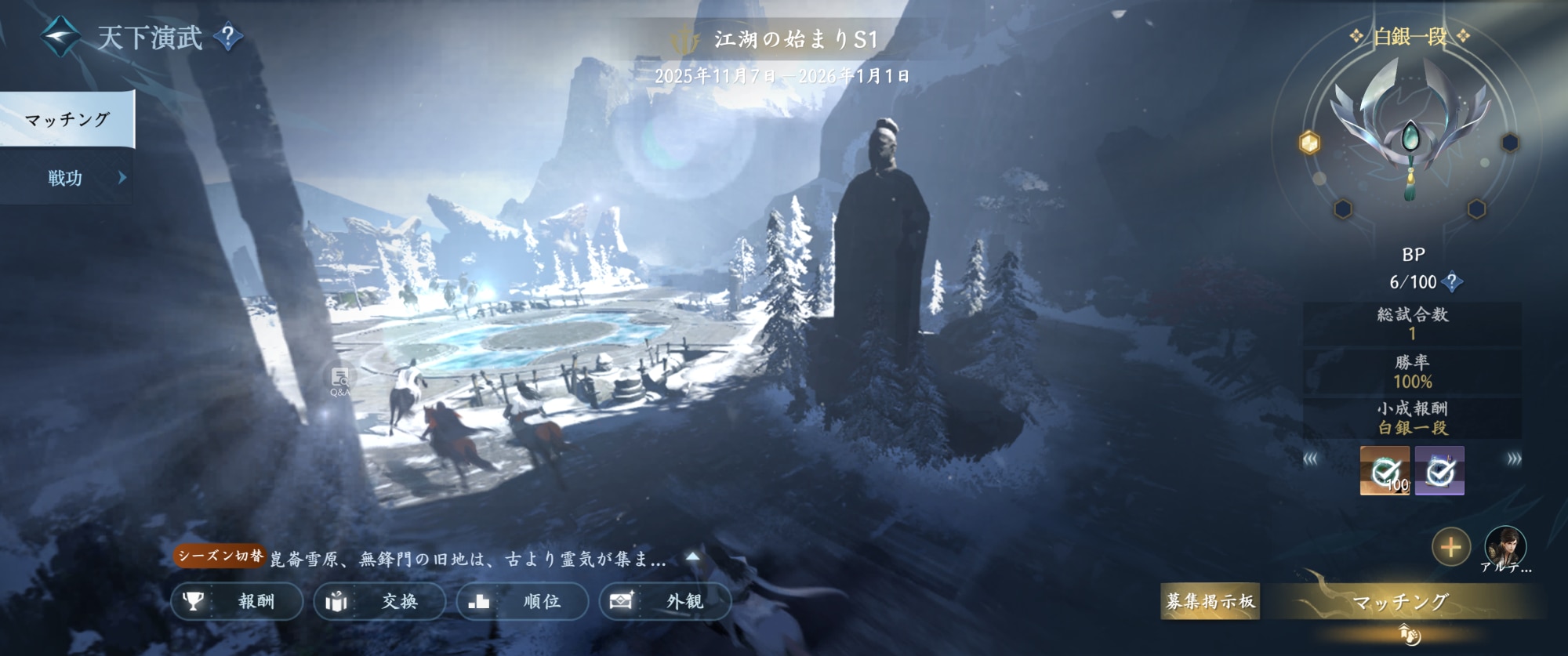Open the 交換 exchange button
Image resolution: width=1568 pixels, height=656 pixels.
[379, 601]
